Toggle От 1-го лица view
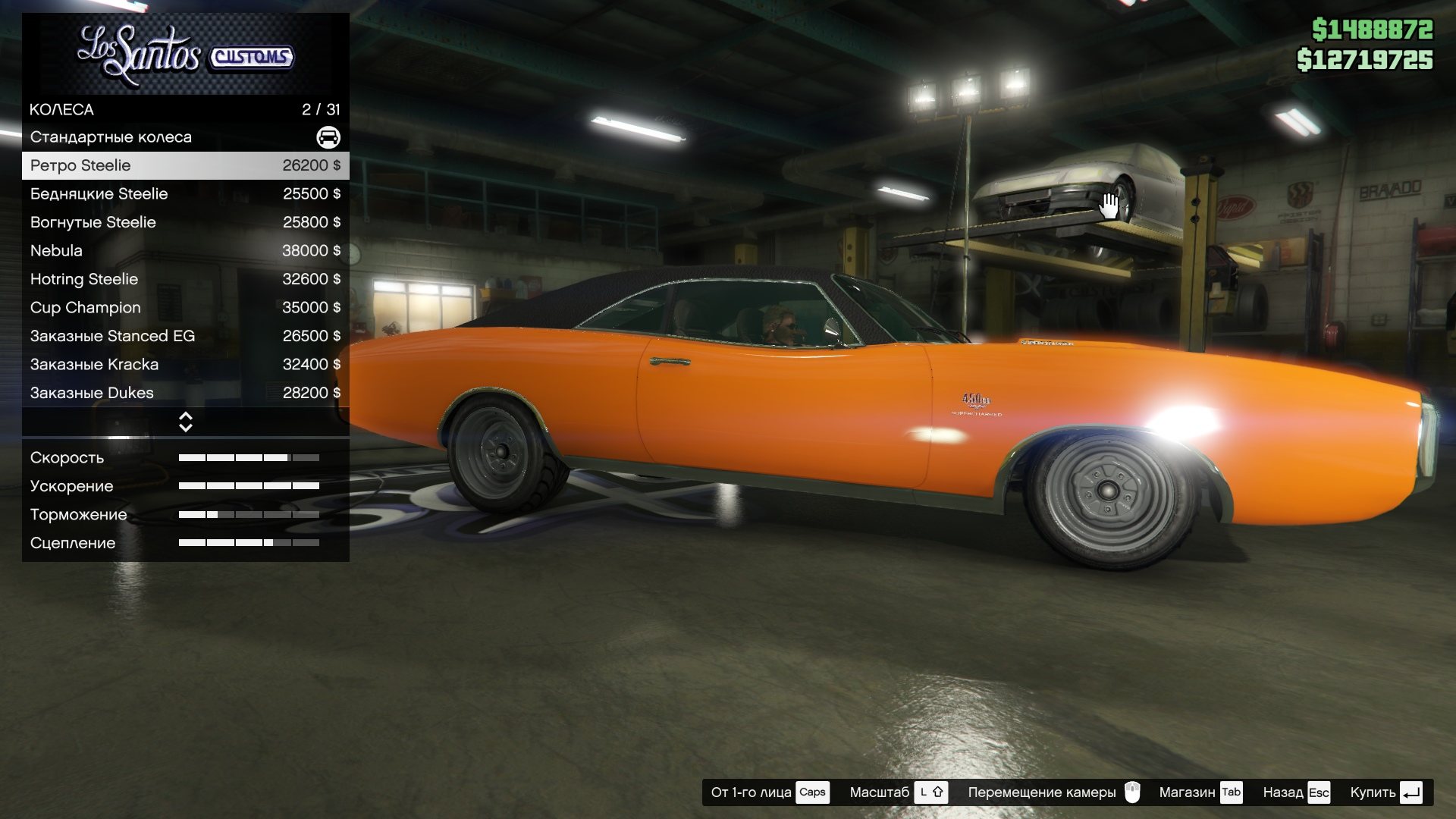Image resolution: width=1456 pixels, height=819 pixels. [769, 792]
